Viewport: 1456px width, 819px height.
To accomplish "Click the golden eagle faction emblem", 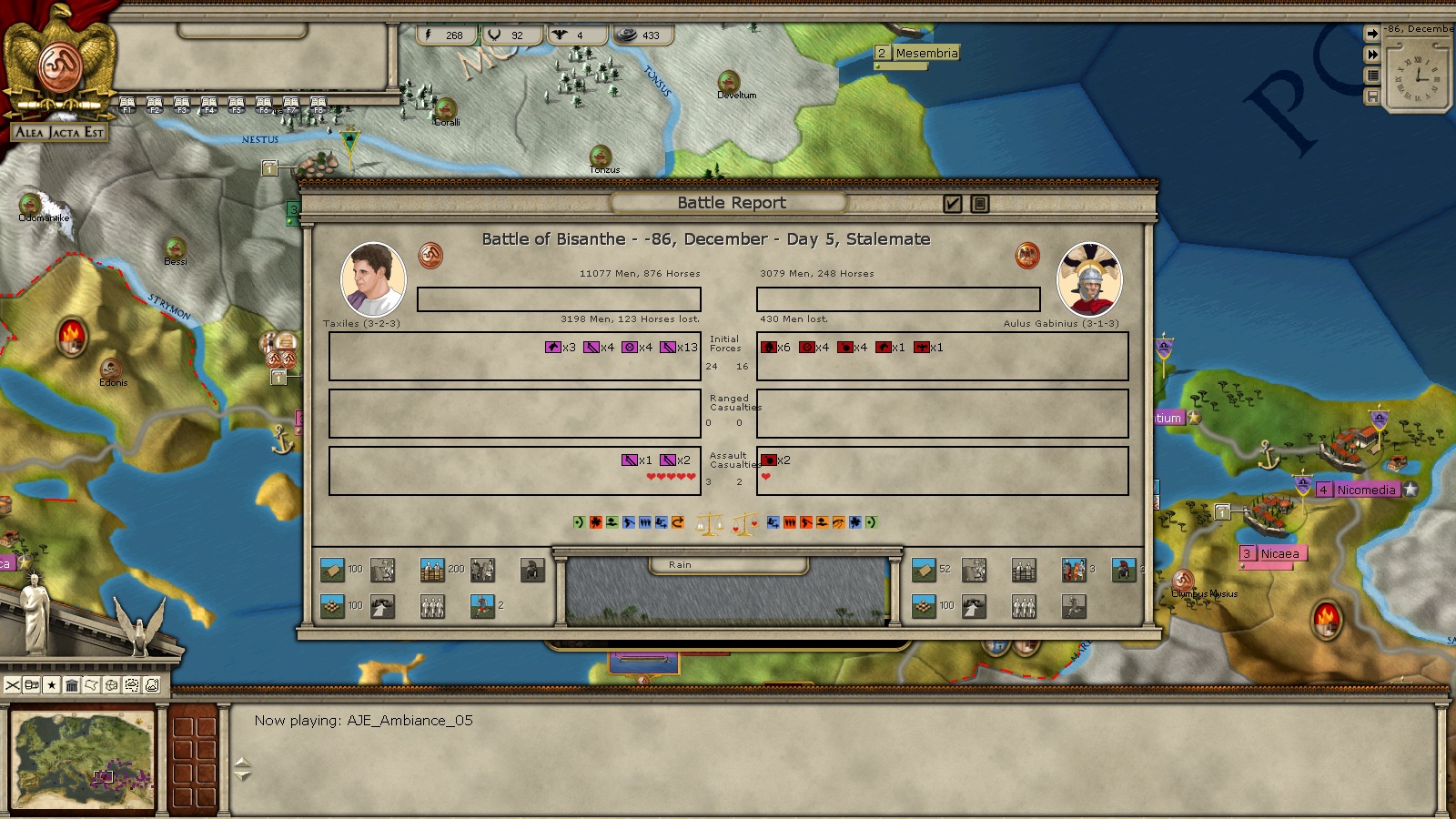I will (x=60, y=59).
